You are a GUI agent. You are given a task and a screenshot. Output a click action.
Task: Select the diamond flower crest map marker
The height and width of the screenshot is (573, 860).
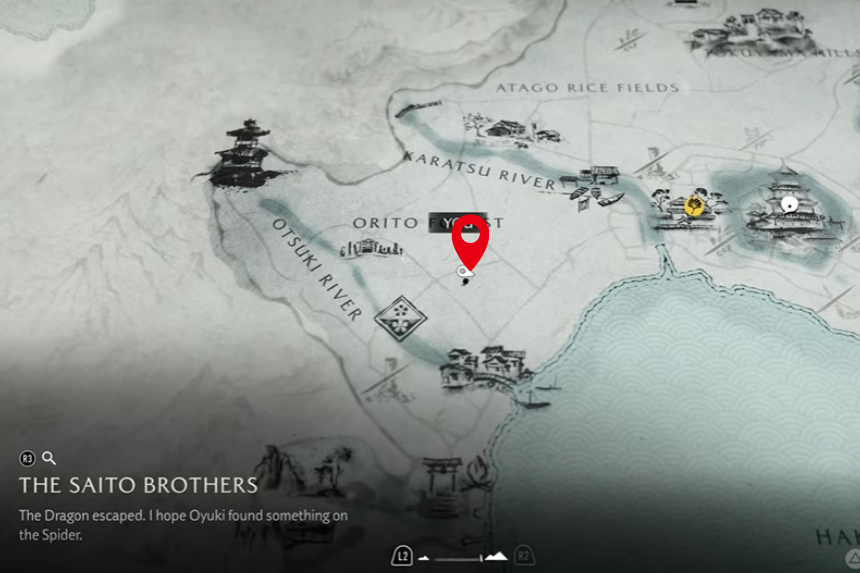(400, 318)
